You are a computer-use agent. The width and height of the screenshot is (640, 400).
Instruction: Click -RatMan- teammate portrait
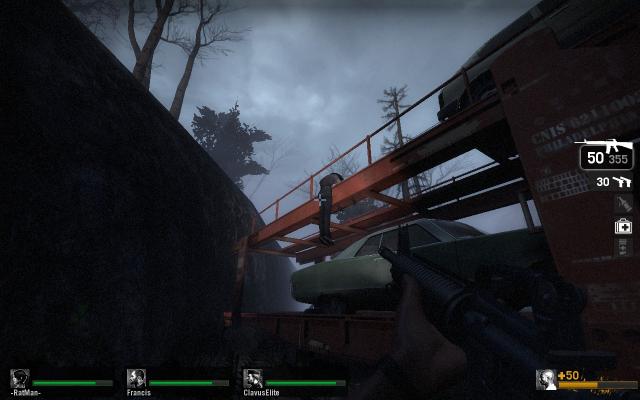click(x=19, y=378)
